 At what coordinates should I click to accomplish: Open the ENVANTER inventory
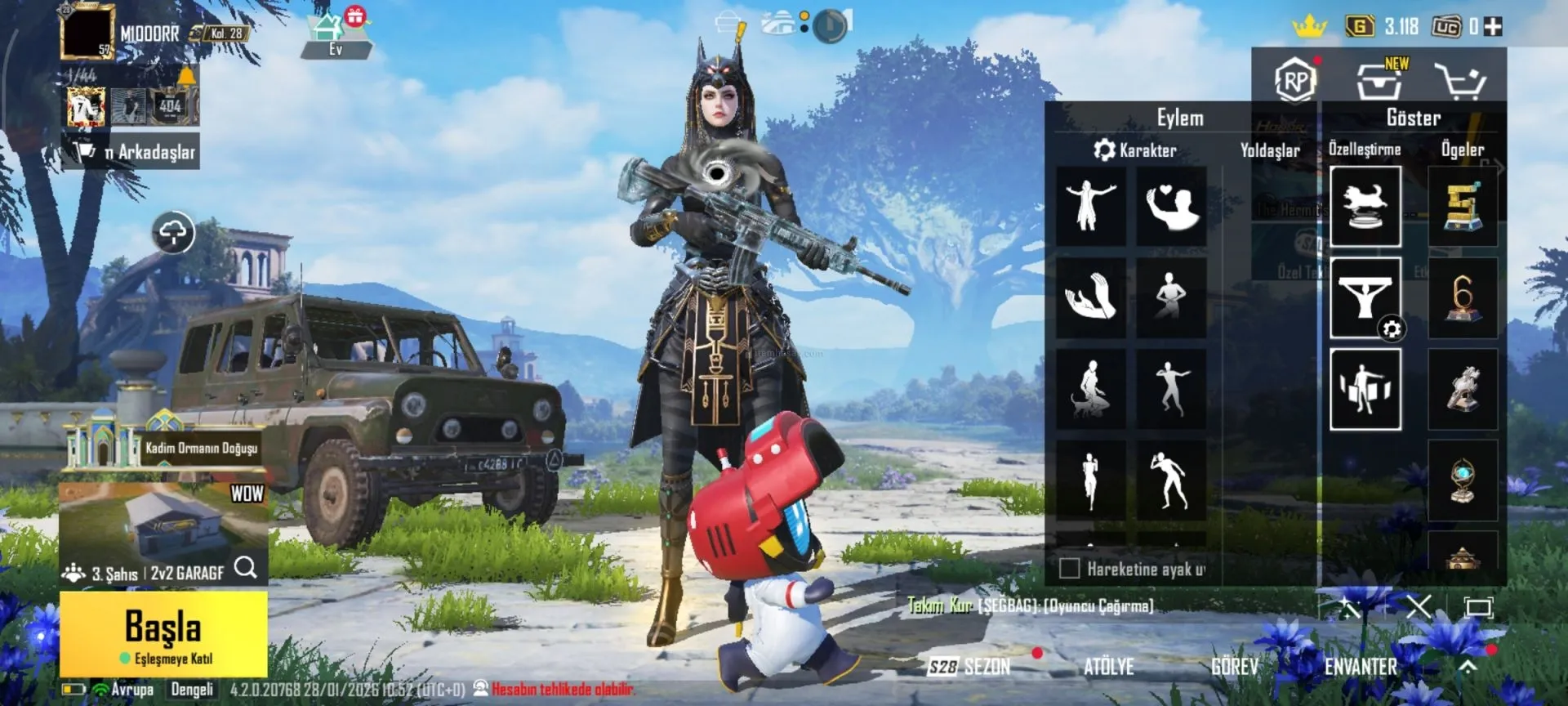pos(1361,667)
